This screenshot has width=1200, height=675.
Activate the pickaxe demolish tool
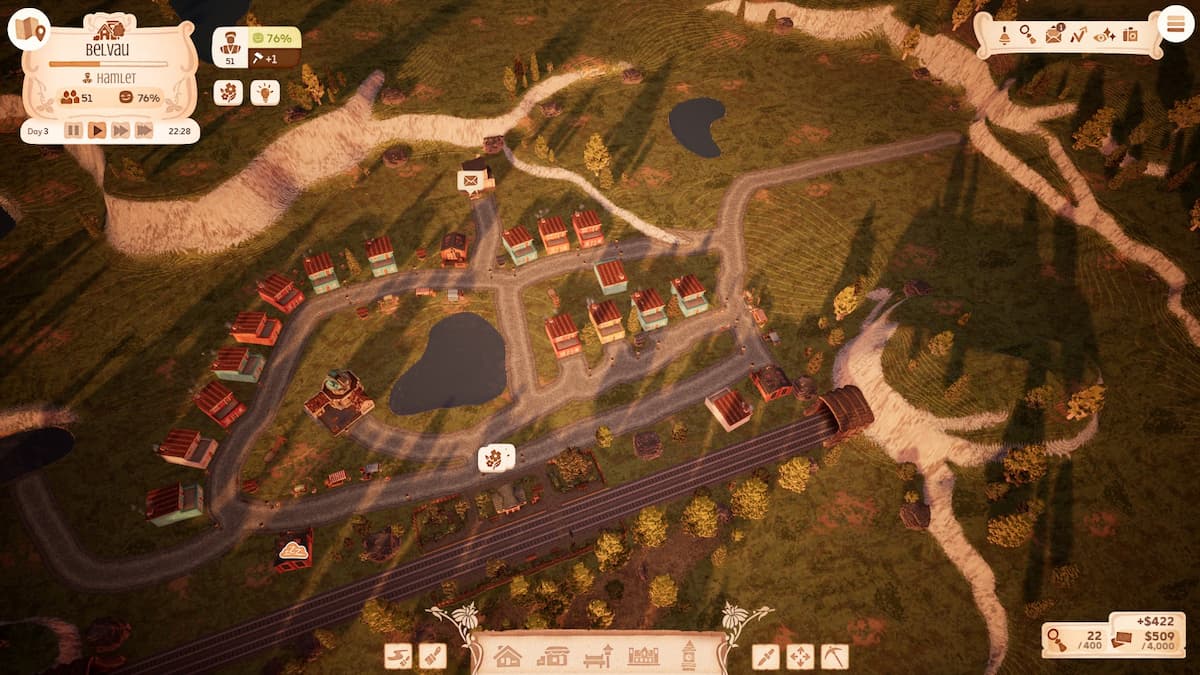tap(834, 656)
